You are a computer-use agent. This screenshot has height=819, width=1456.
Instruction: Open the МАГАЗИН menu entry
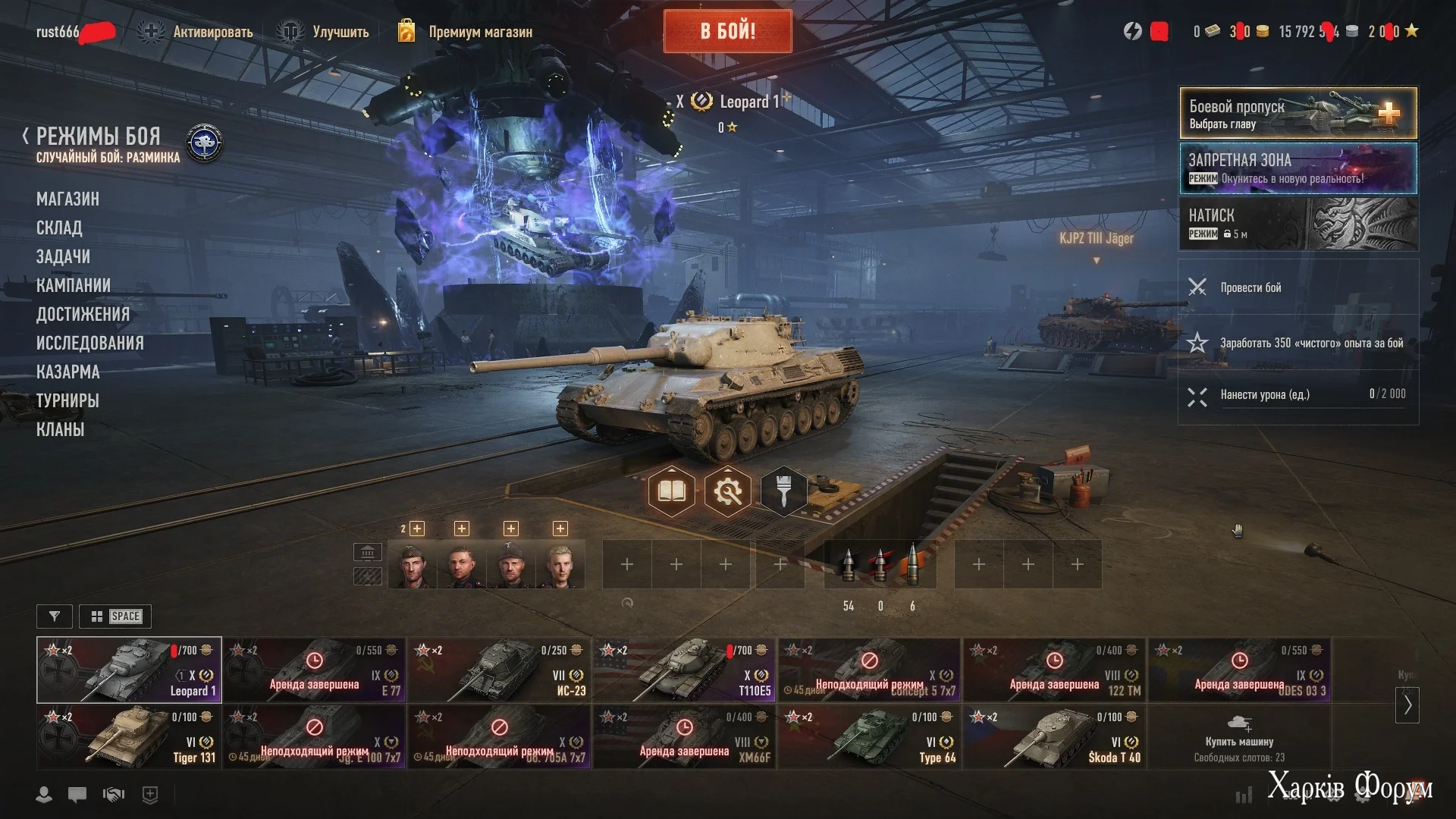pyautogui.click(x=67, y=199)
